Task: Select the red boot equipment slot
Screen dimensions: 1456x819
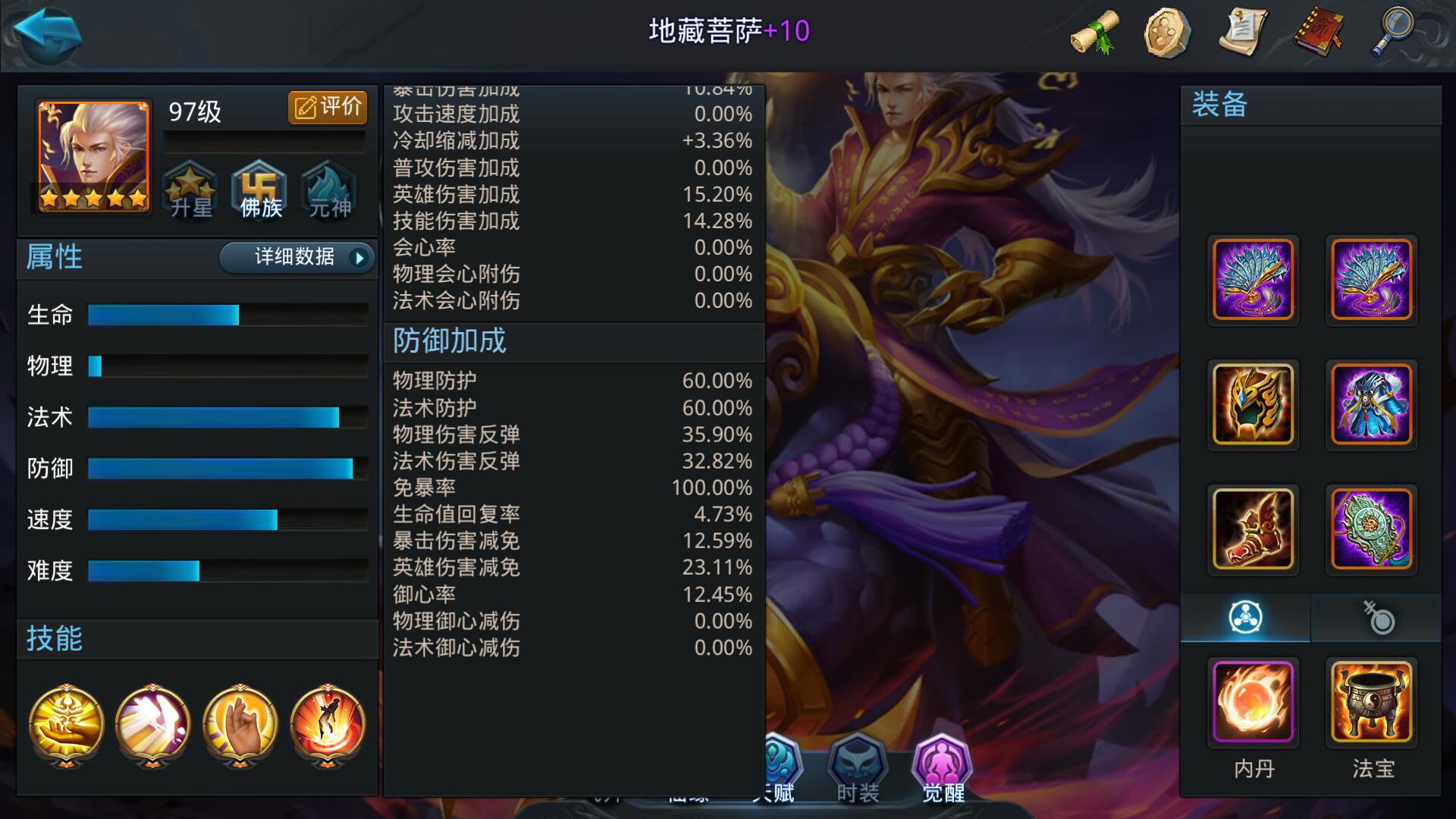Action: point(1254,529)
